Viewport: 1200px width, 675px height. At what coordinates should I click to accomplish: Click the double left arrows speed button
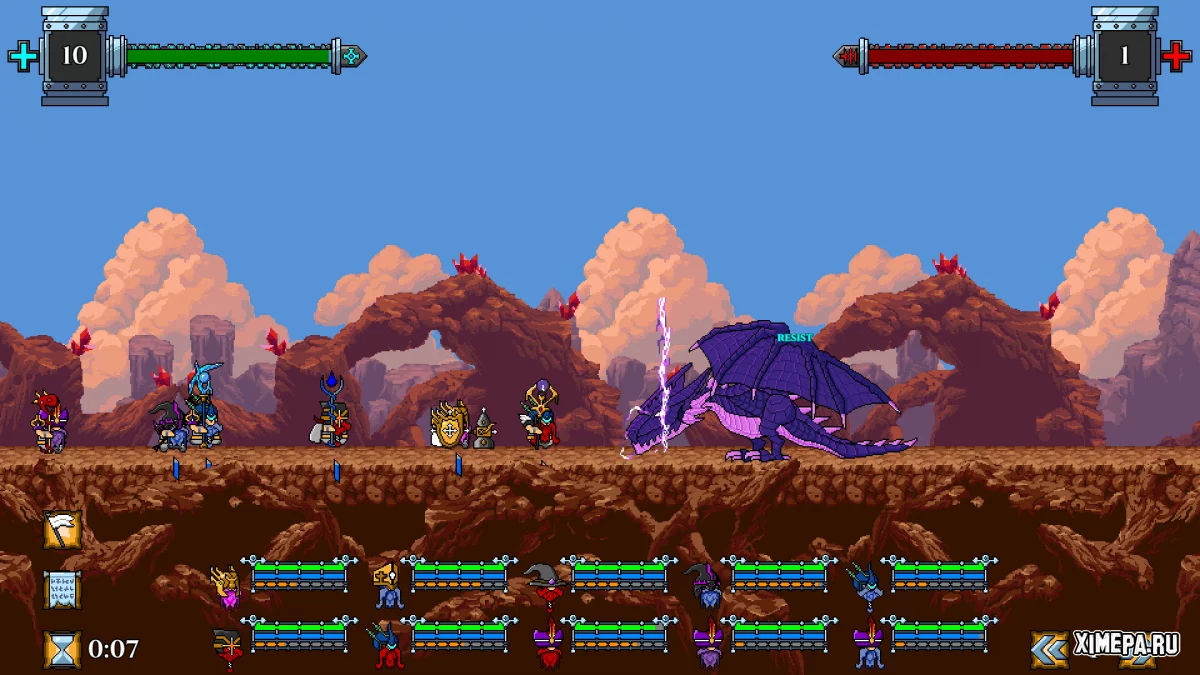[1049, 649]
